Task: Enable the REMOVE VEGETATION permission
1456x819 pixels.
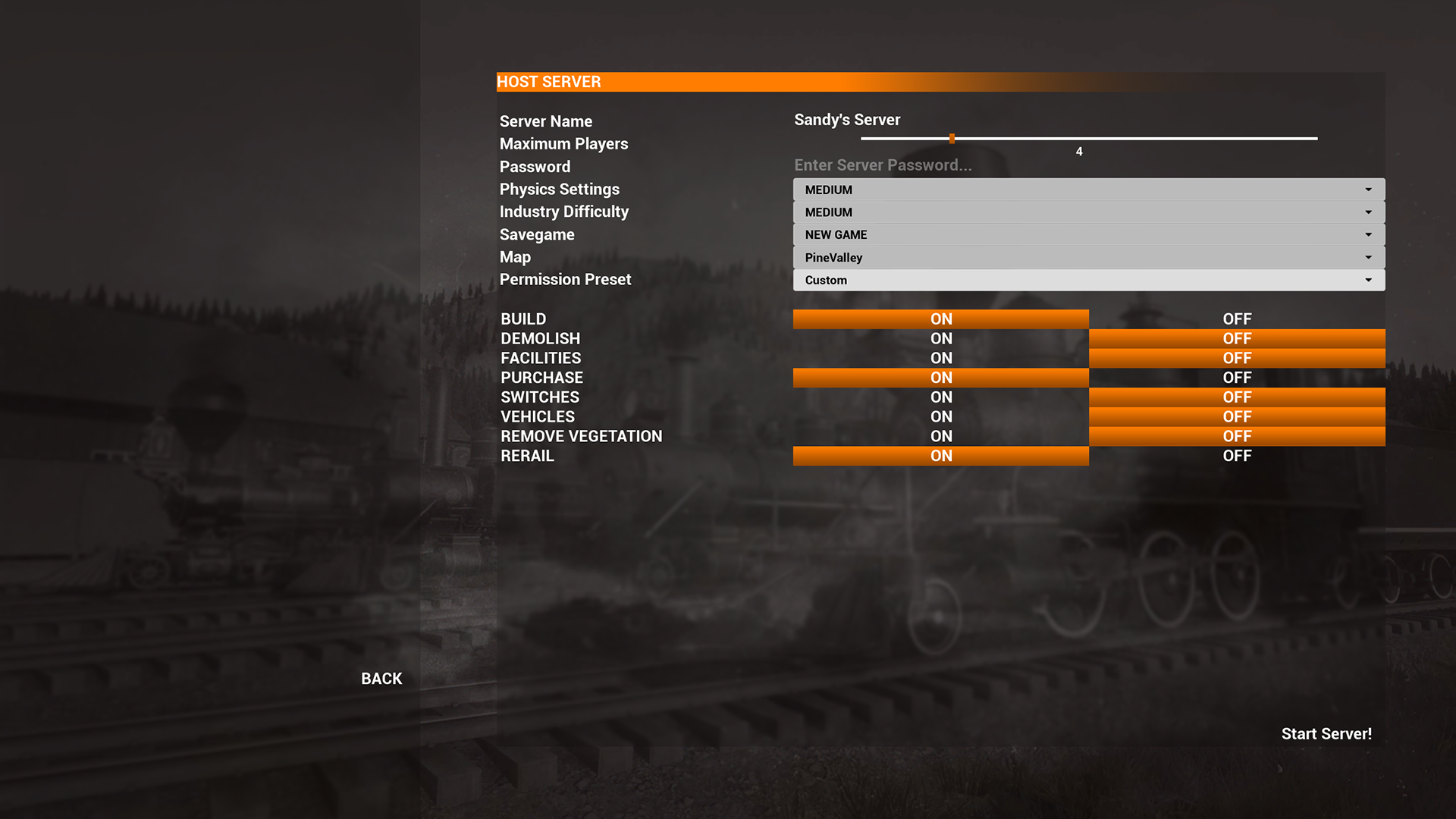Action: pos(940,436)
